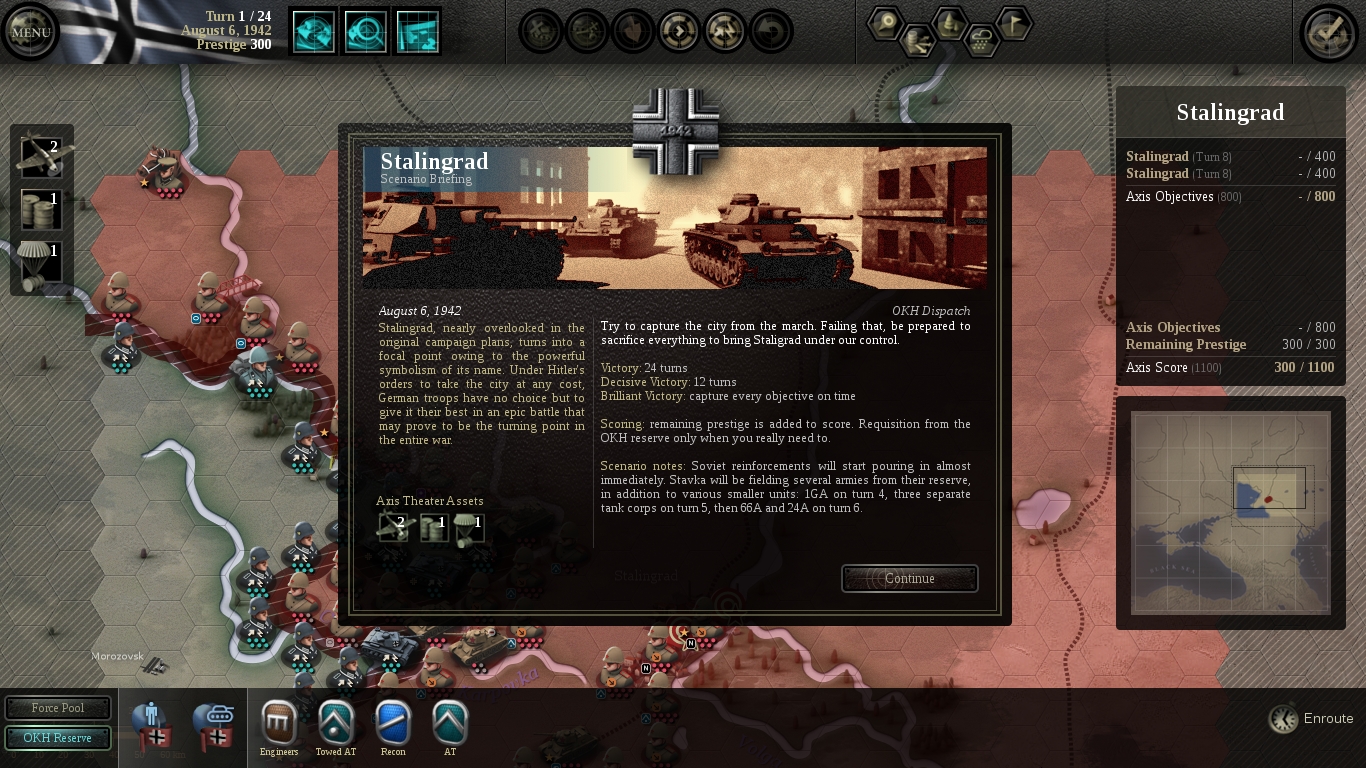Open the main MENU button
Image resolution: width=1366 pixels, height=768 pixels.
coord(30,32)
